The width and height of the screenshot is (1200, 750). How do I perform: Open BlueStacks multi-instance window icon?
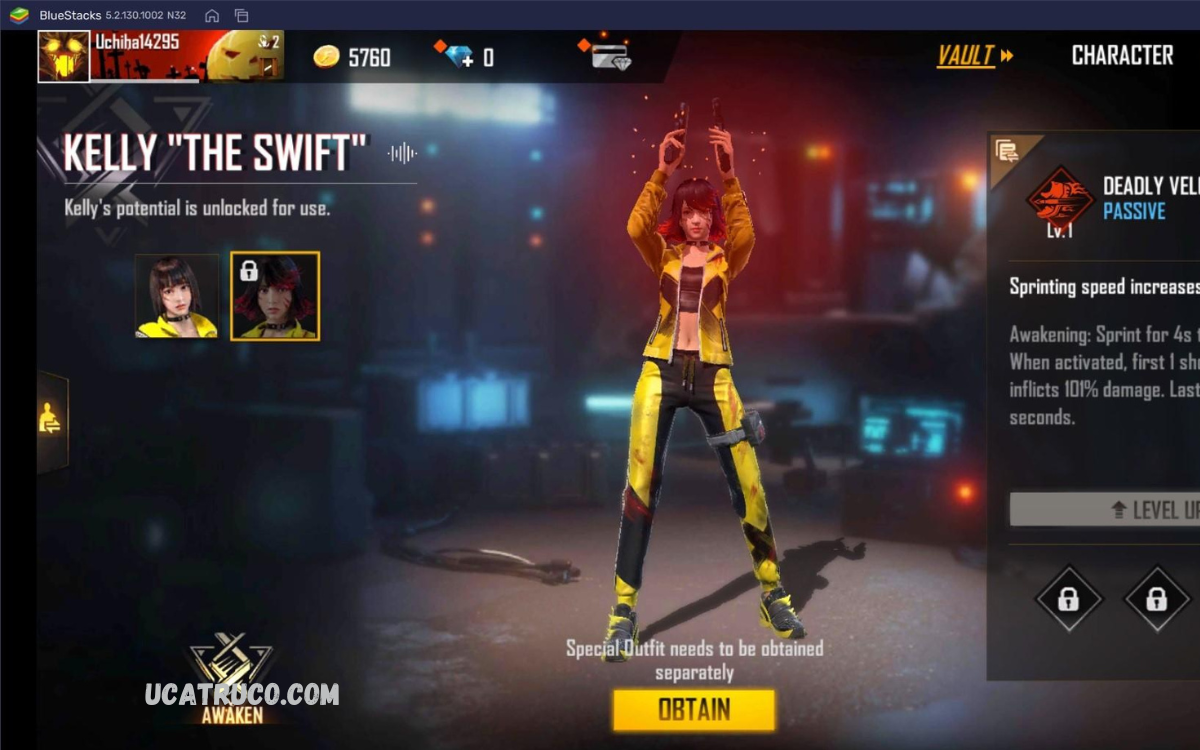(241, 15)
